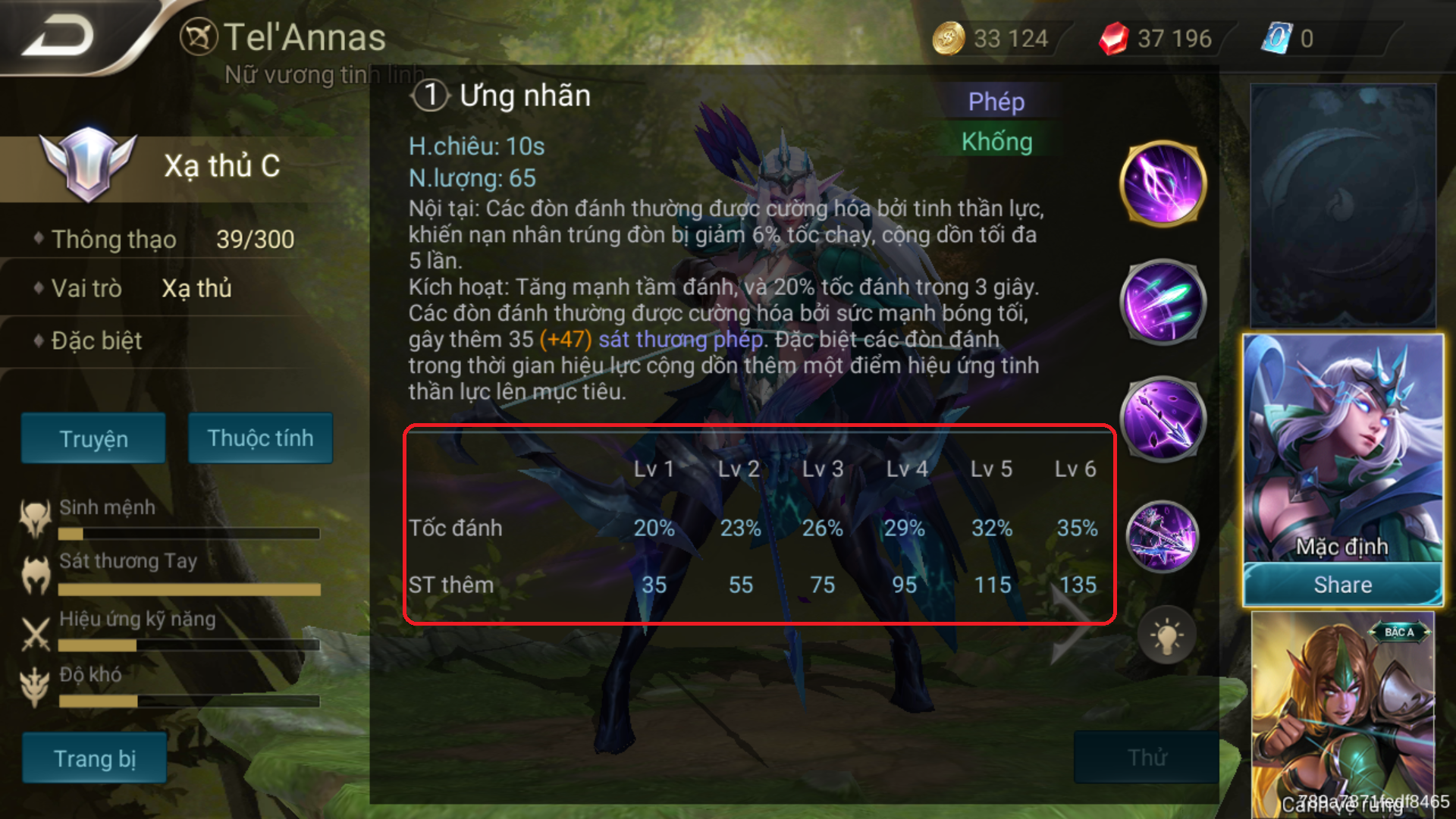
Task: Click the Thử trial button
Action: 1147,757
